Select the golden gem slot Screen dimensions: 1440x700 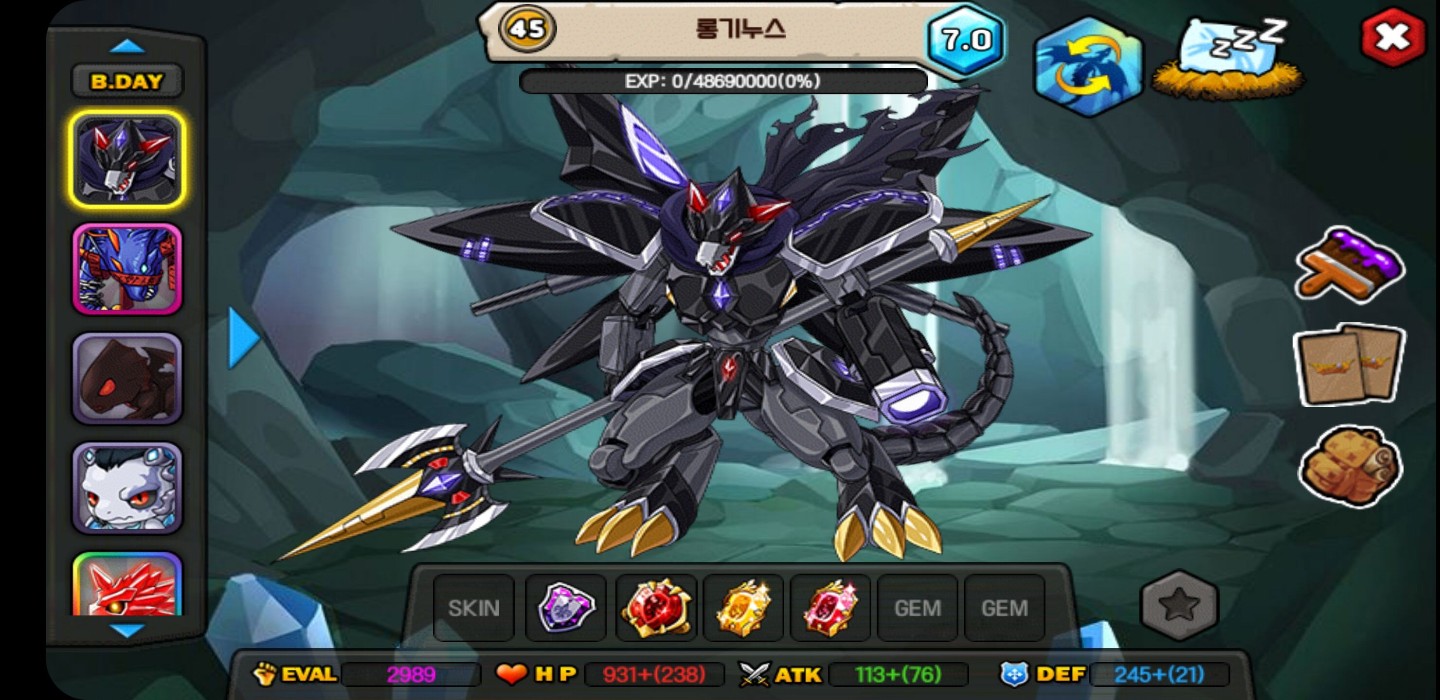click(743, 607)
